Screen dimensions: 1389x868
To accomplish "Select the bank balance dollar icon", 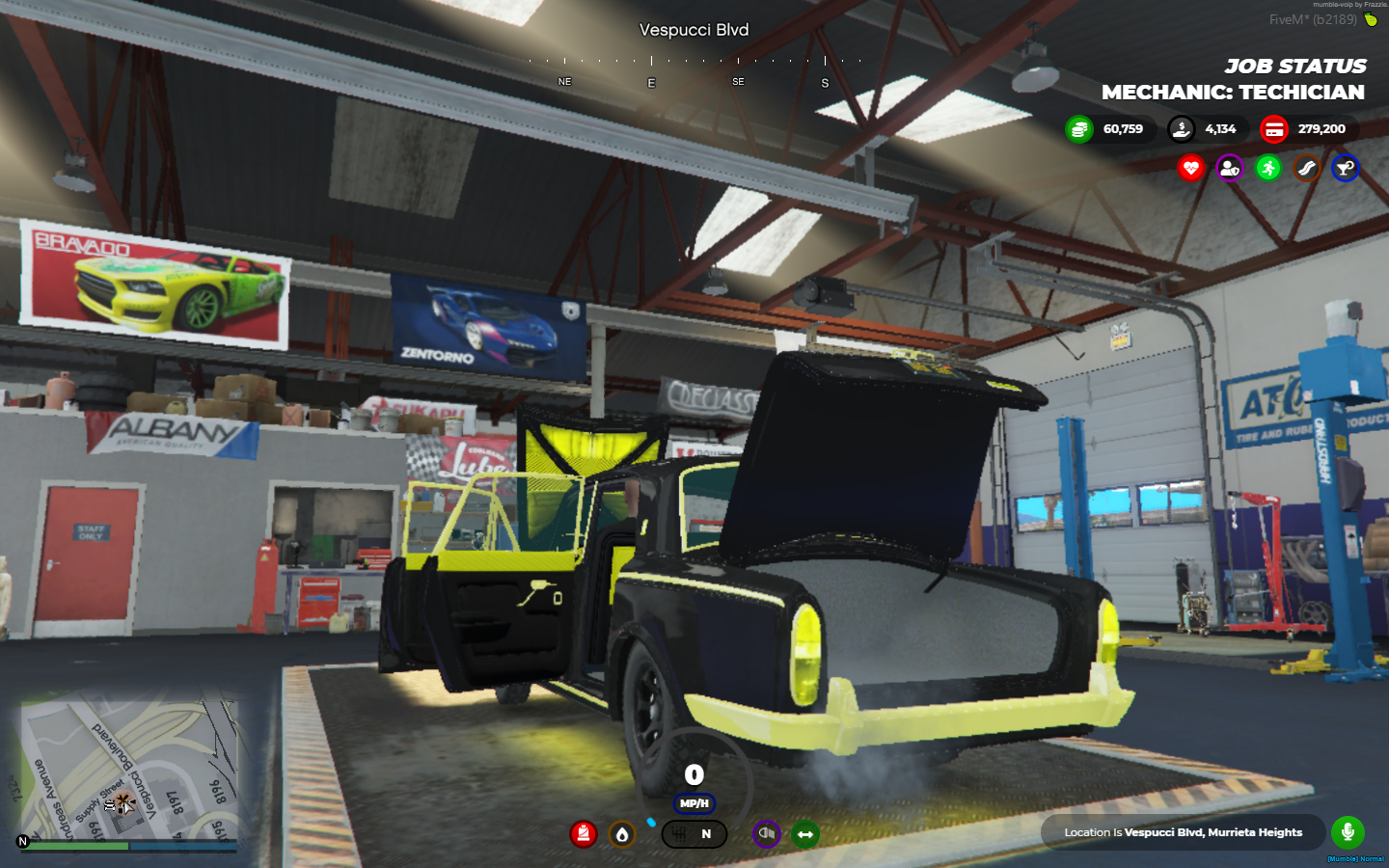I will (x=1181, y=128).
